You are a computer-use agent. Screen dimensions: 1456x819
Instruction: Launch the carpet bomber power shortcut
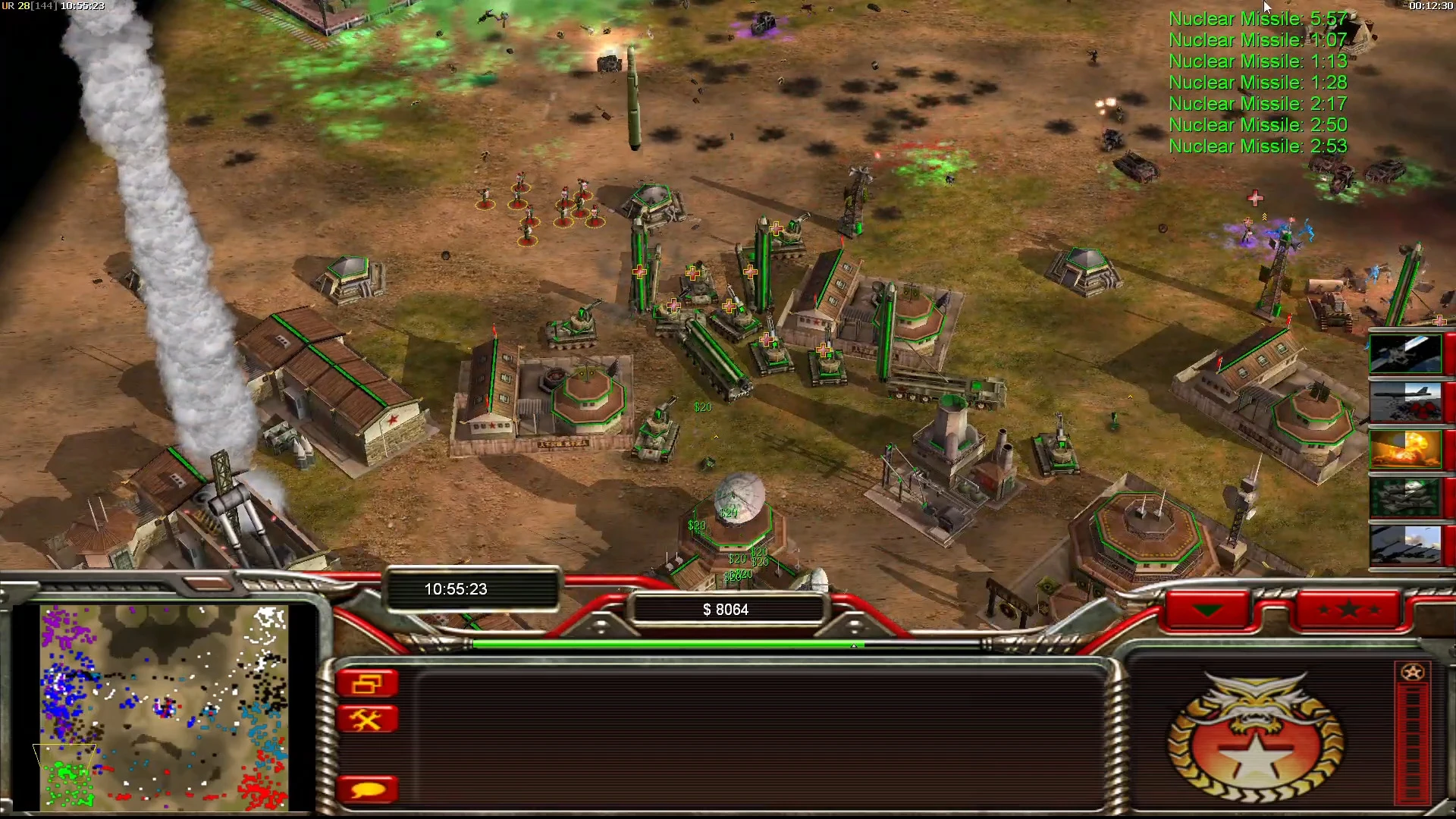click(x=1405, y=402)
